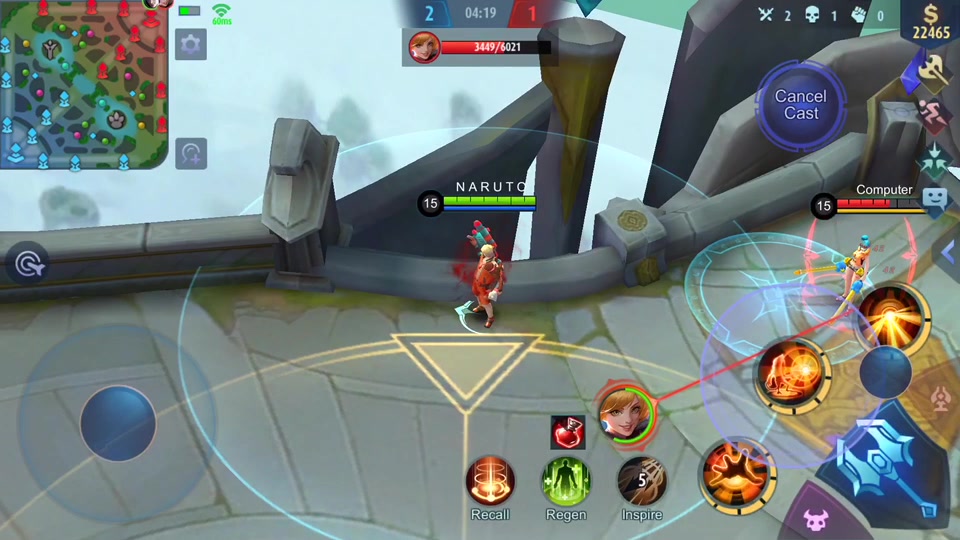960x540 pixels.
Task: Open the quick chat smiley bubble
Action: (935, 198)
